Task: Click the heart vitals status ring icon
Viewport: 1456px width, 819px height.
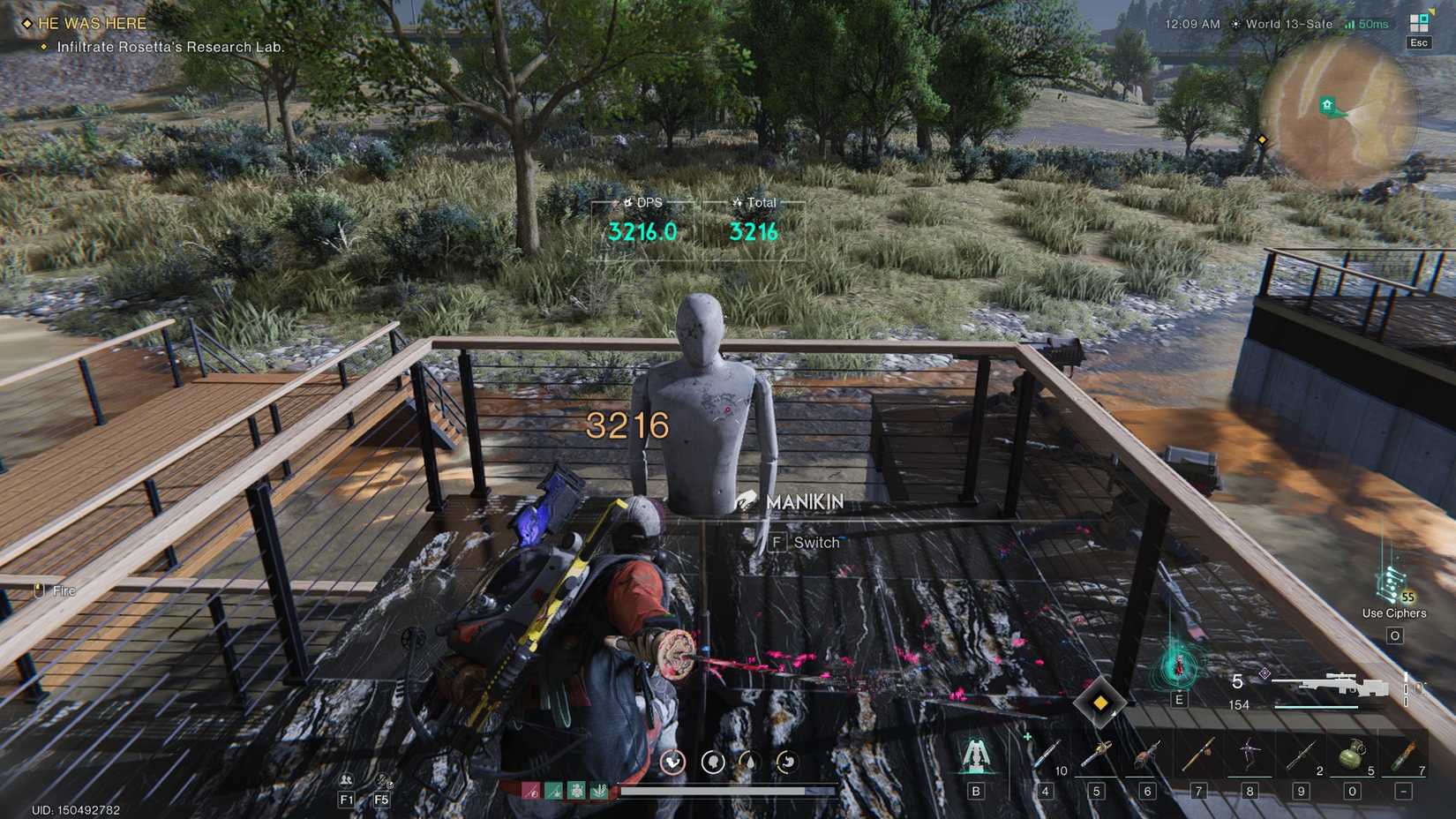Action: pyautogui.click(x=673, y=762)
